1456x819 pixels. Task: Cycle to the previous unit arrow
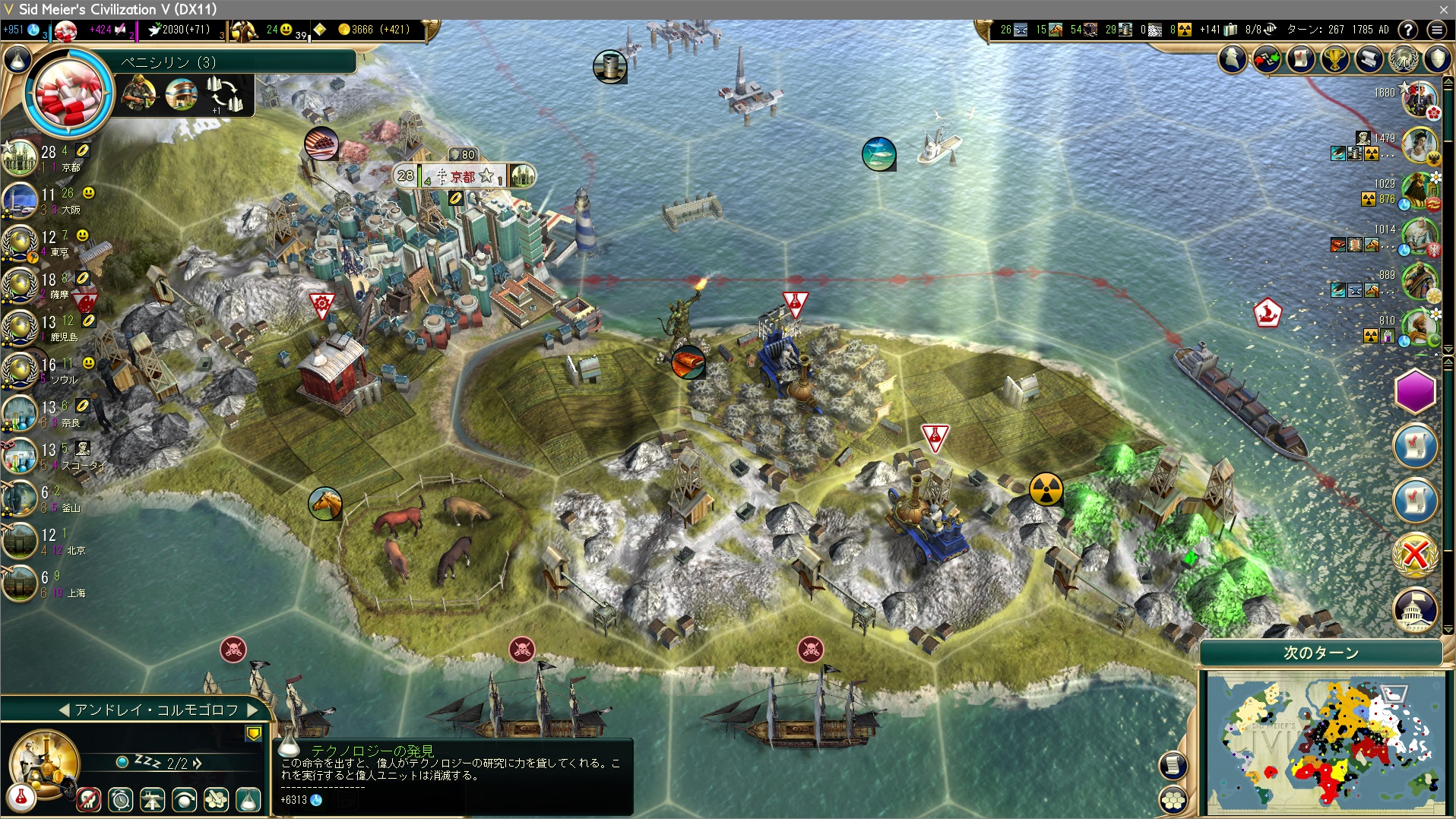tap(64, 710)
